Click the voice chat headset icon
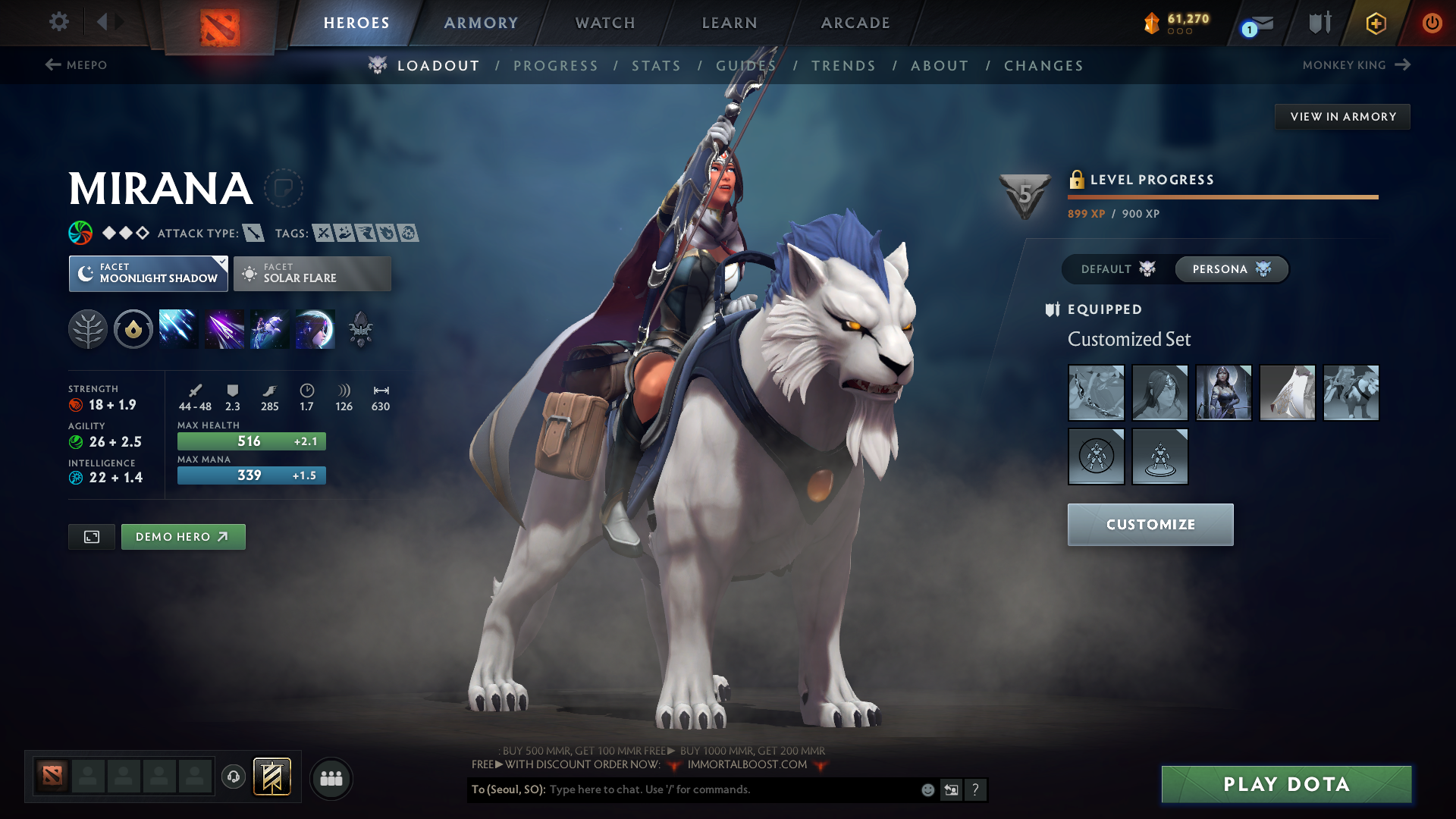Image resolution: width=1456 pixels, height=819 pixels. tap(233, 777)
